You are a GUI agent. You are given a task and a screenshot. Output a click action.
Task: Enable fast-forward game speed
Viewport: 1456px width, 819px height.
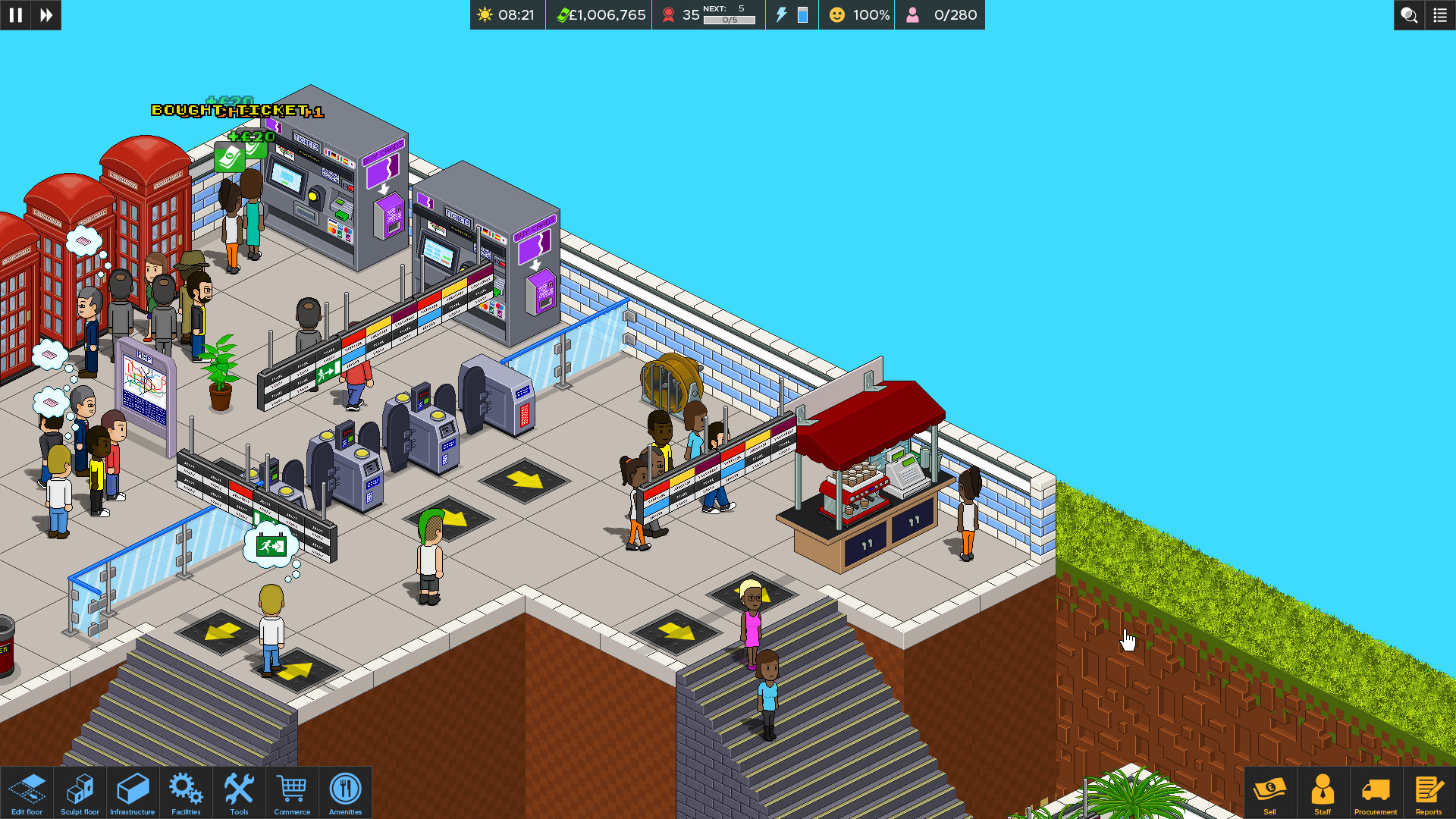point(45,15)
